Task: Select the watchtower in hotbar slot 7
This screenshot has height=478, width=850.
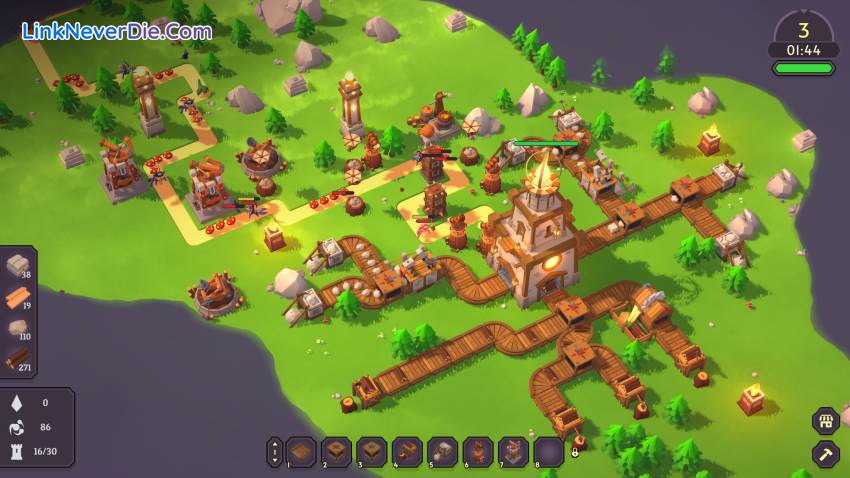Action: (x=514, y=452)
